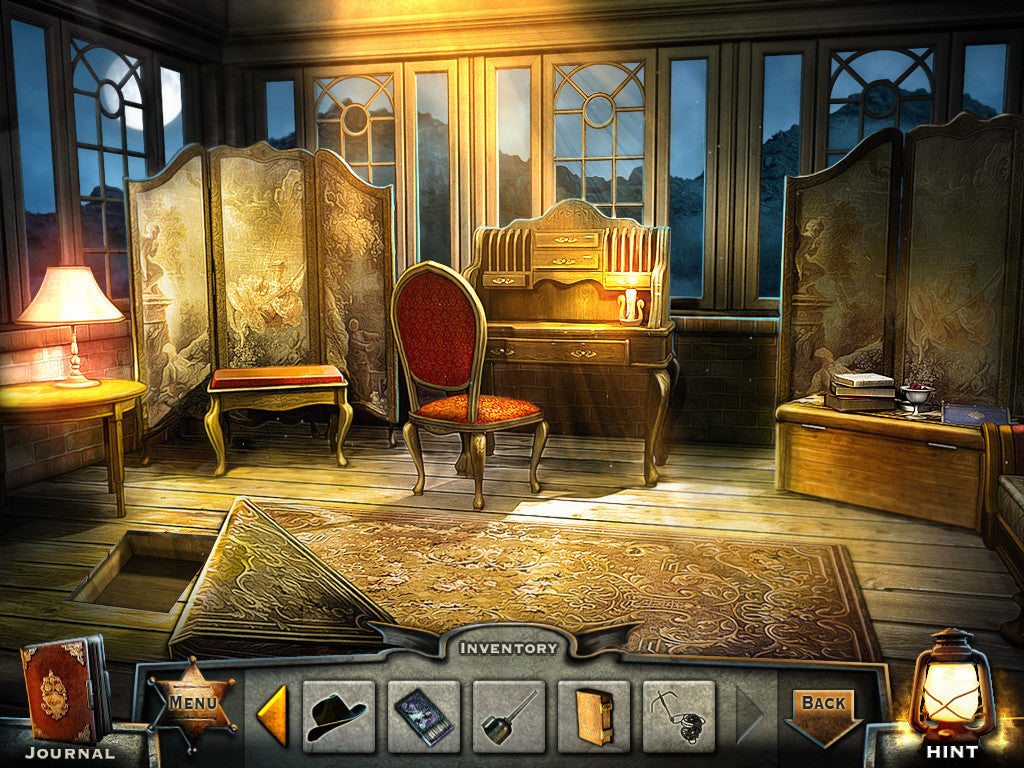Open the sheriff star Menu button
The height and width of the screenshot is (768, 1024).
pyautogui.click(x=193, y=703)
